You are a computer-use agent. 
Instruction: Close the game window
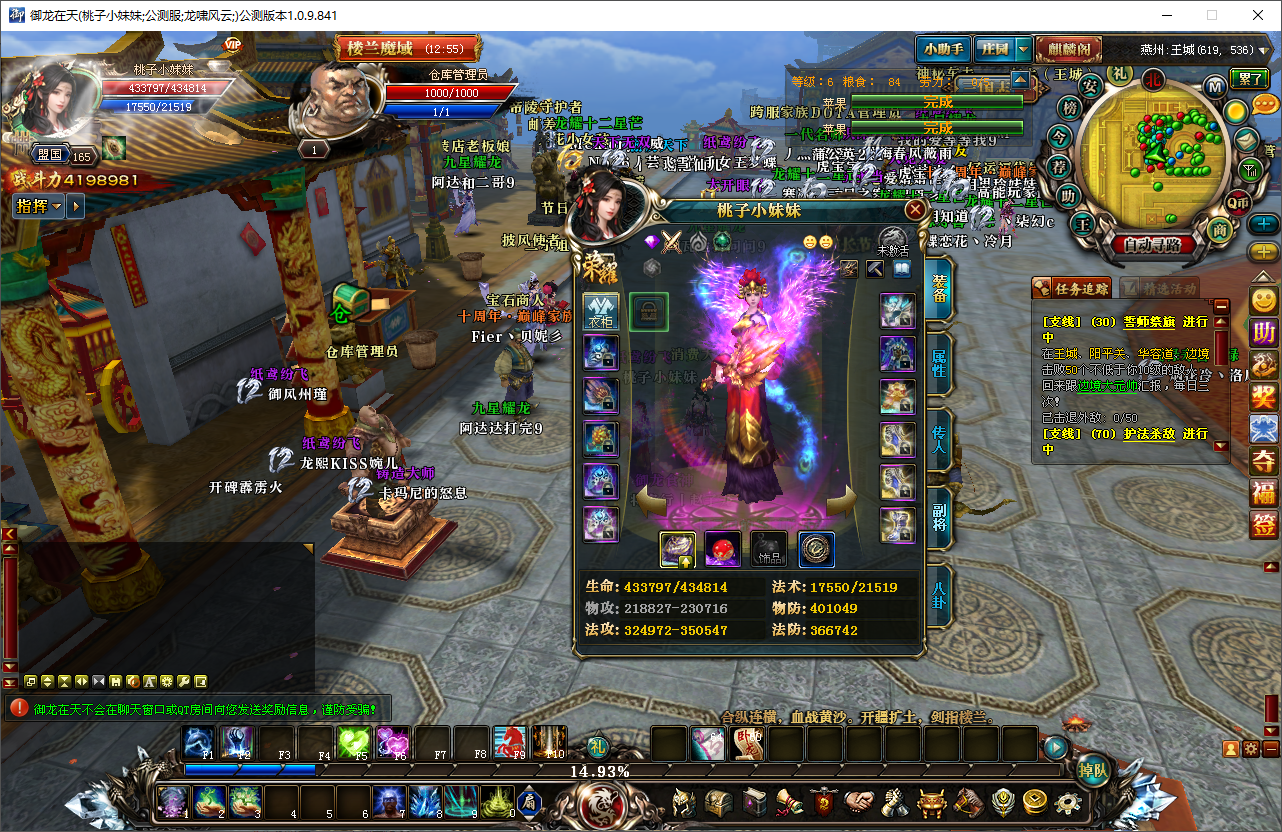pyautogui.click(x=1258, y=15)
